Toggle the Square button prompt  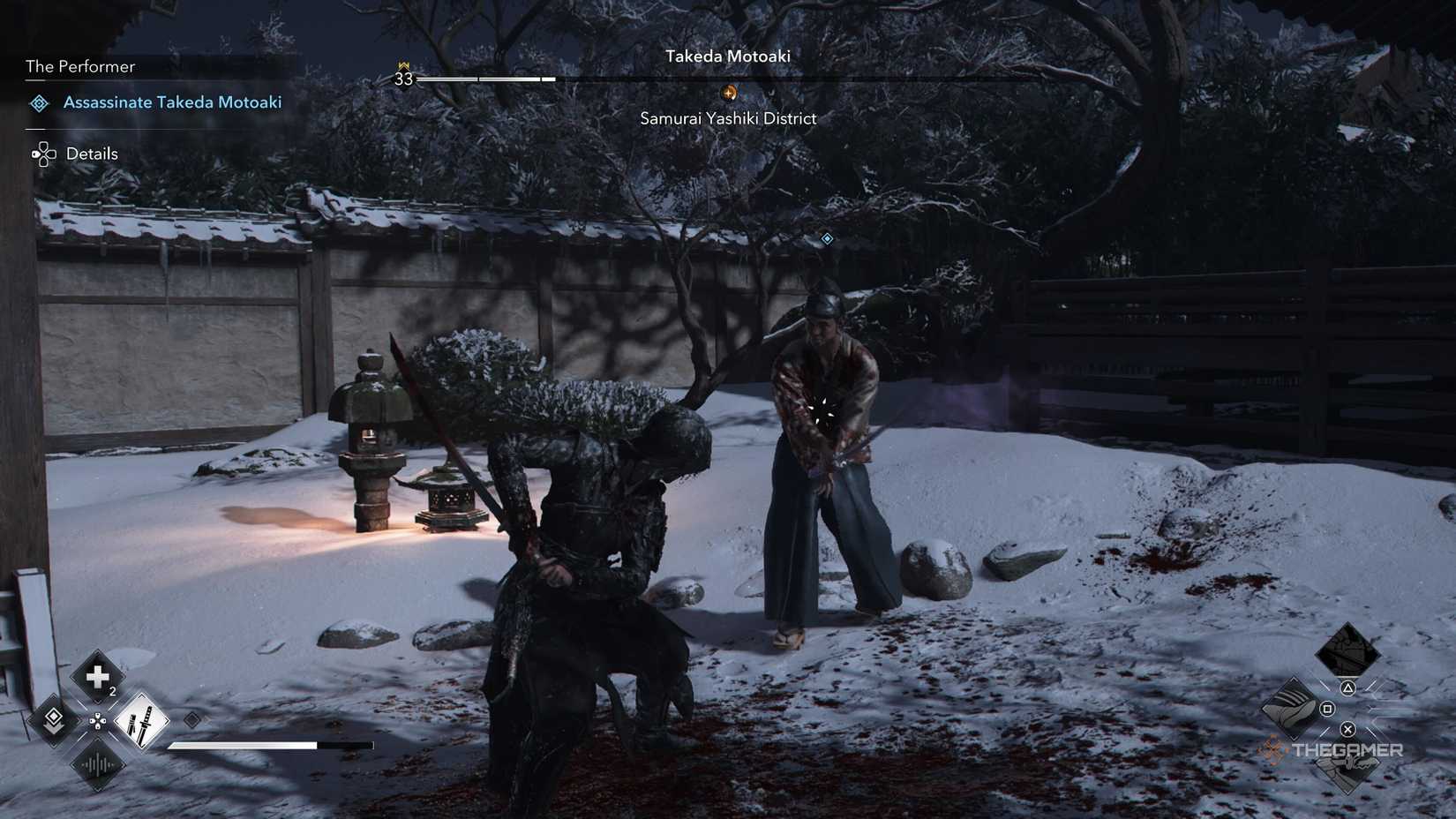click(1328, 710)
